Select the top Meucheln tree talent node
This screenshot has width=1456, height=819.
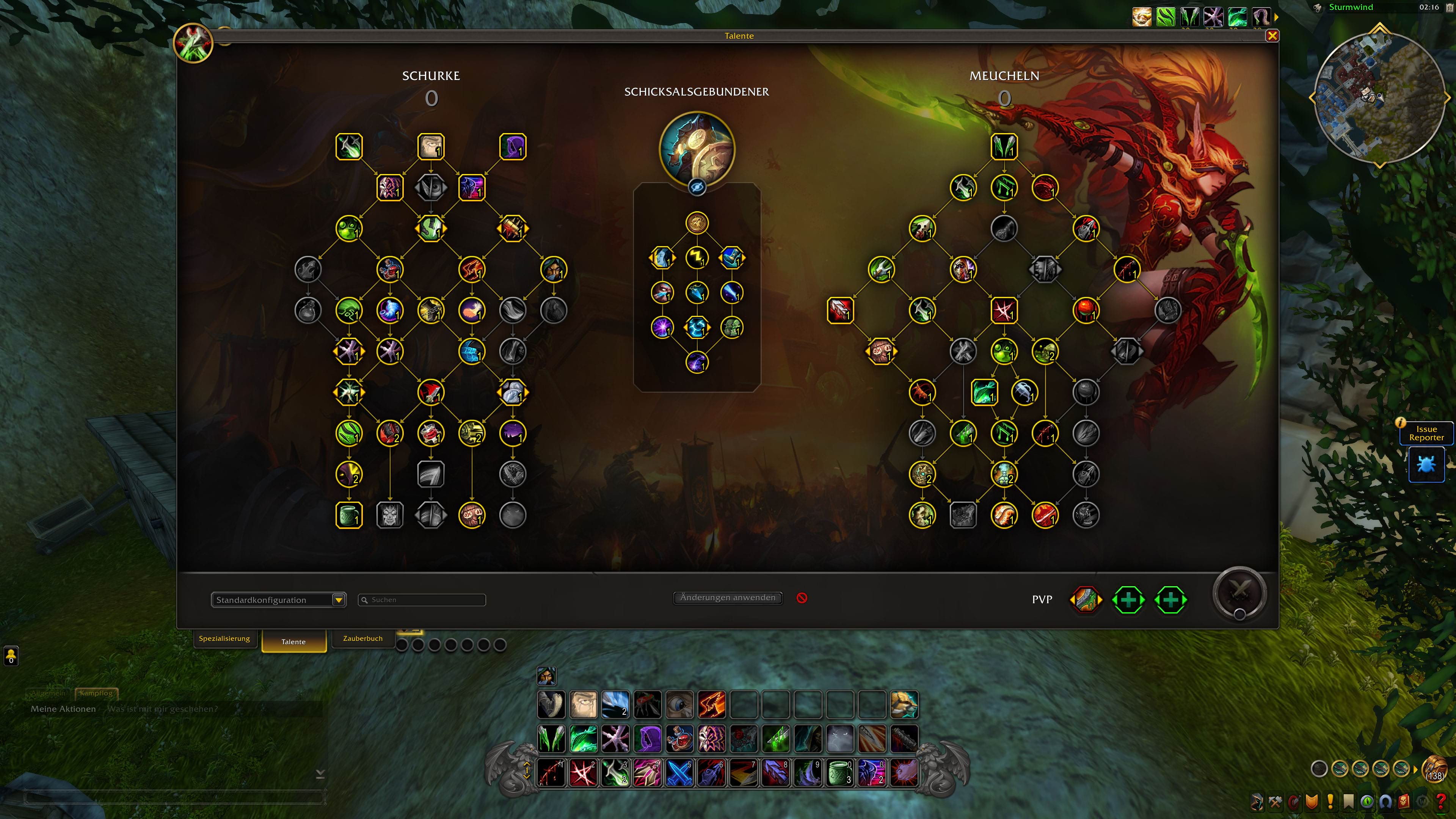tap(1004, 147)
